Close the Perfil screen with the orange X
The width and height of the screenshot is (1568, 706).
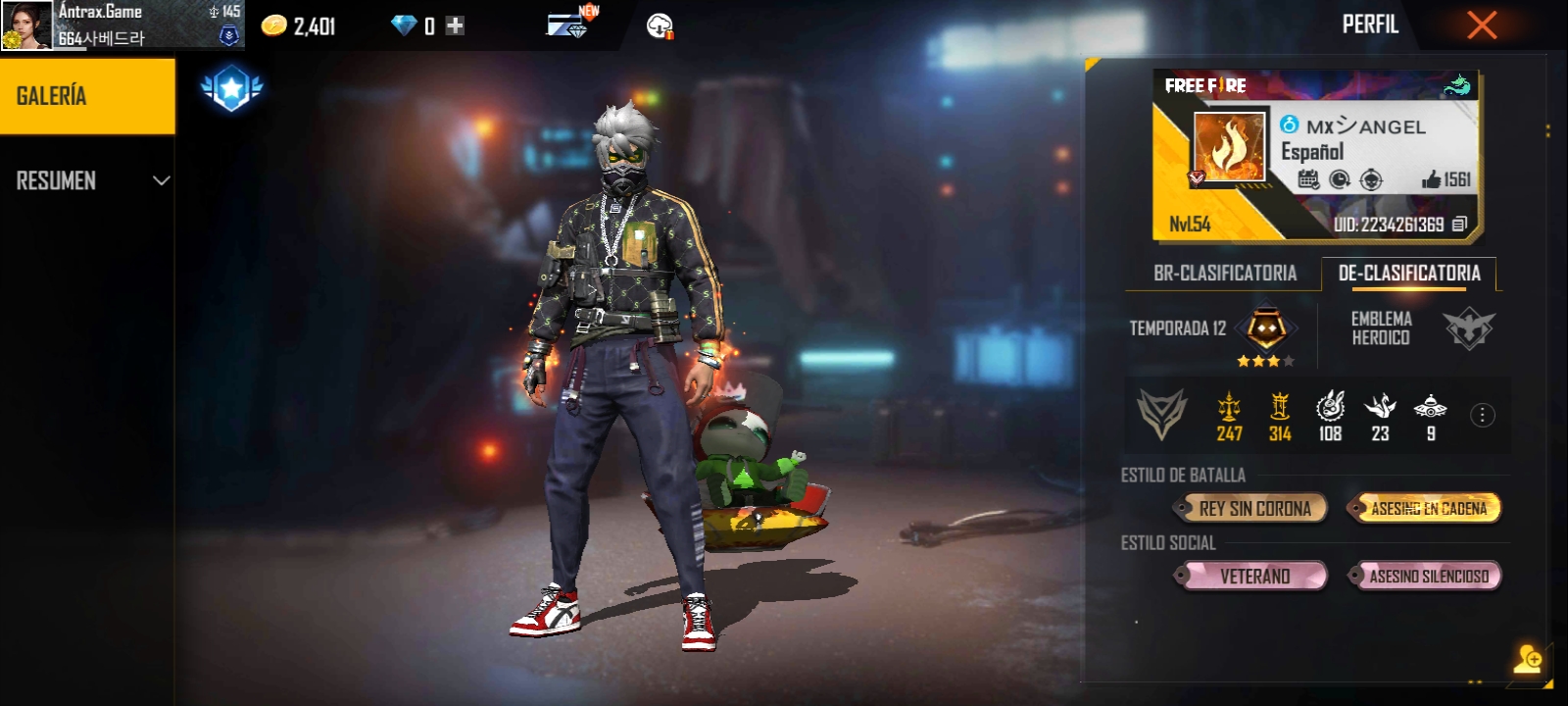tap(1481, 25)
